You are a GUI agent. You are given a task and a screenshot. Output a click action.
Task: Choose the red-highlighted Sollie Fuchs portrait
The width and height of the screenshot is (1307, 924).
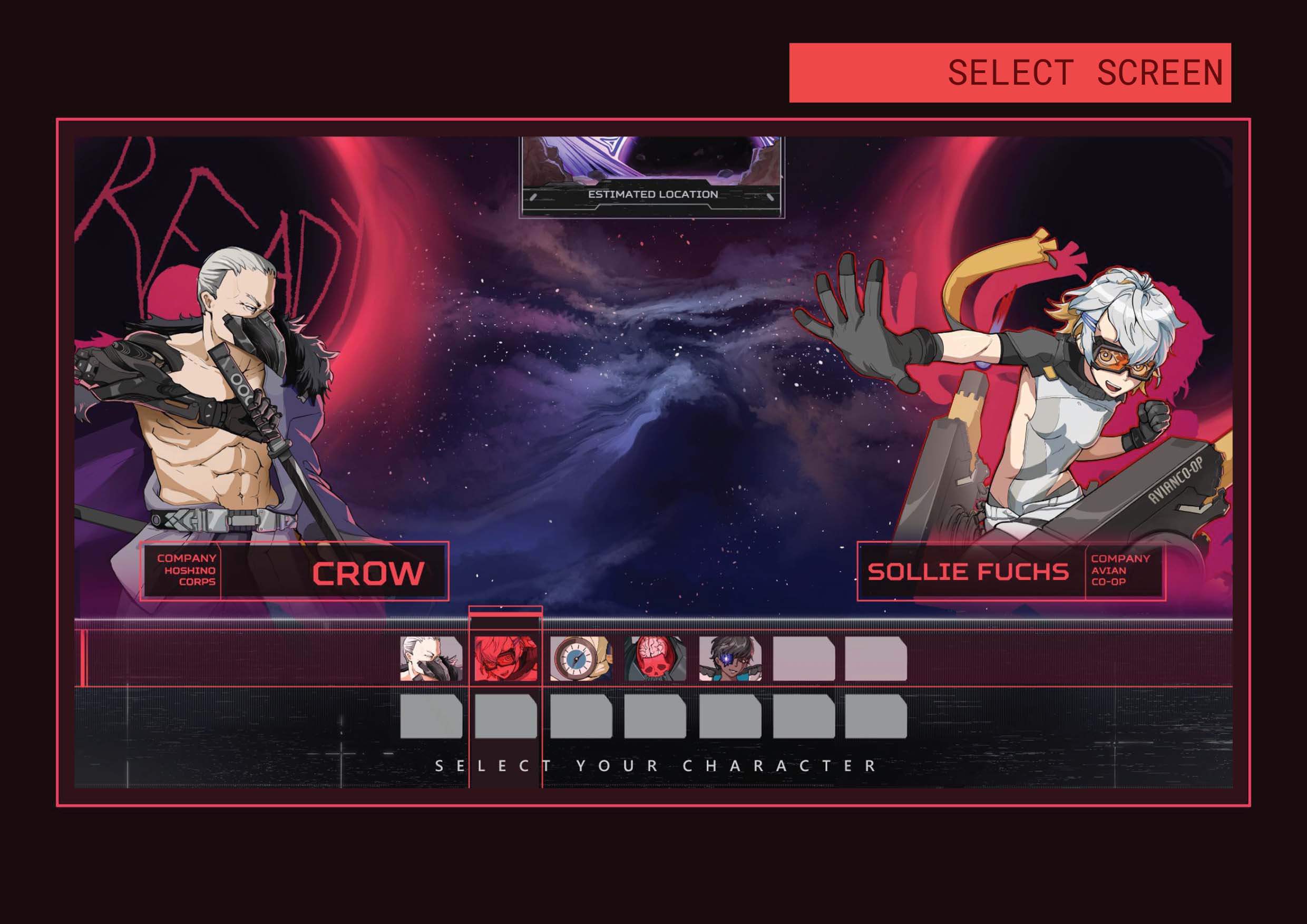505,659
